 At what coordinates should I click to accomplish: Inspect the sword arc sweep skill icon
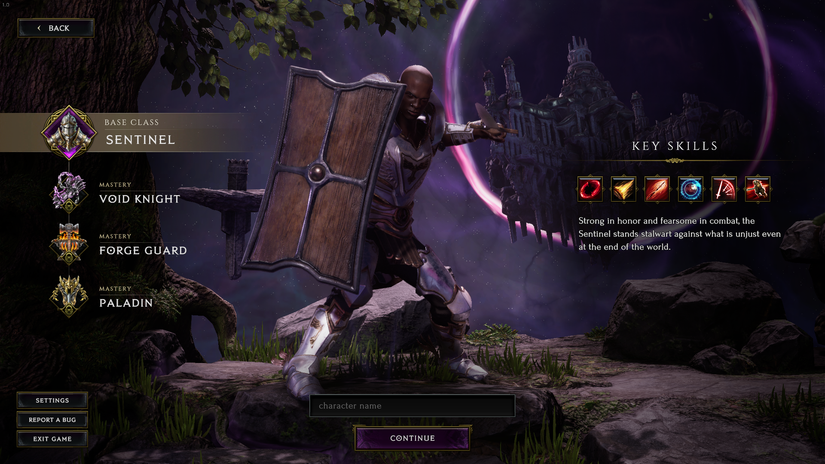click(x=724, y=188)
